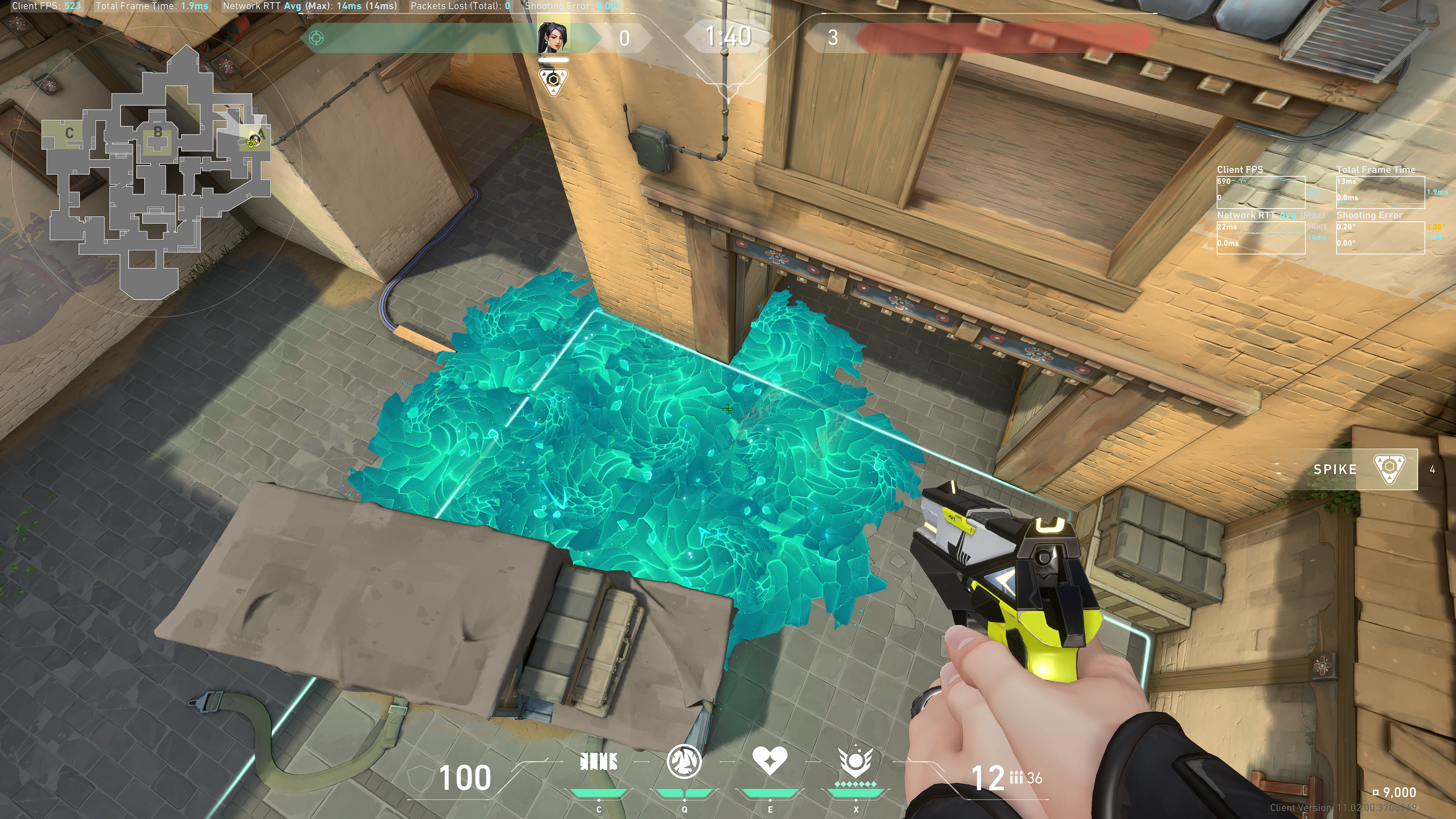The image size is (1456, 819).
Task: Click the Network RTT graph
Action: [x=1260, y=237]
